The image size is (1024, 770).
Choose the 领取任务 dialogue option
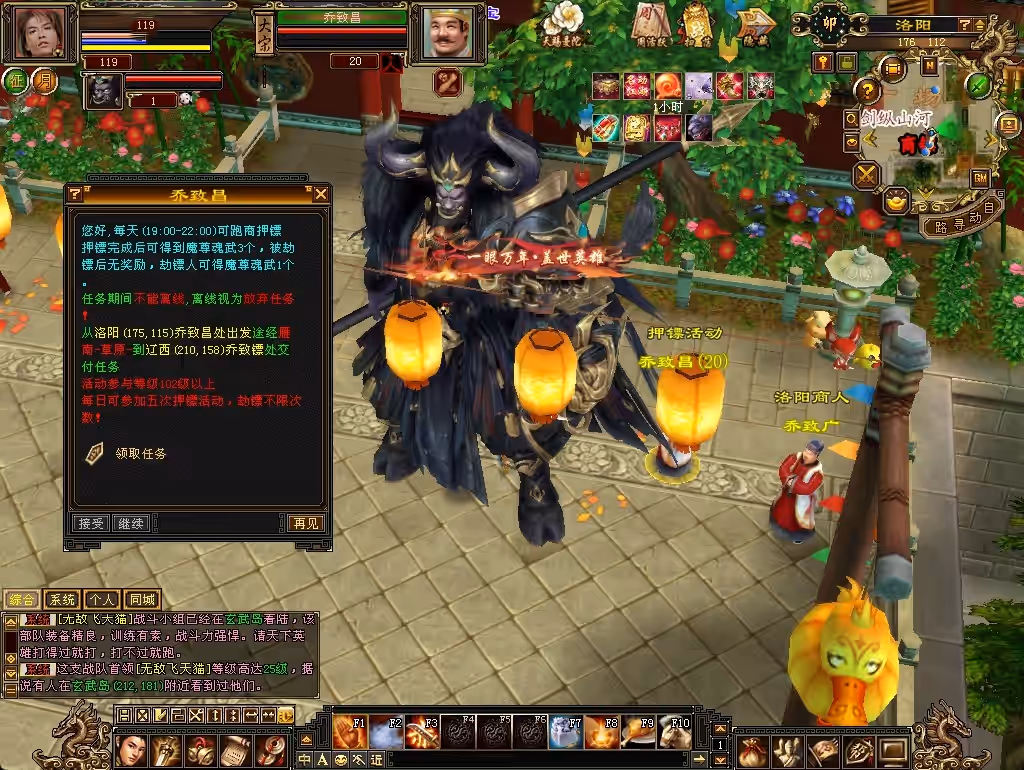pyautogui.click(x=140, y=453)
